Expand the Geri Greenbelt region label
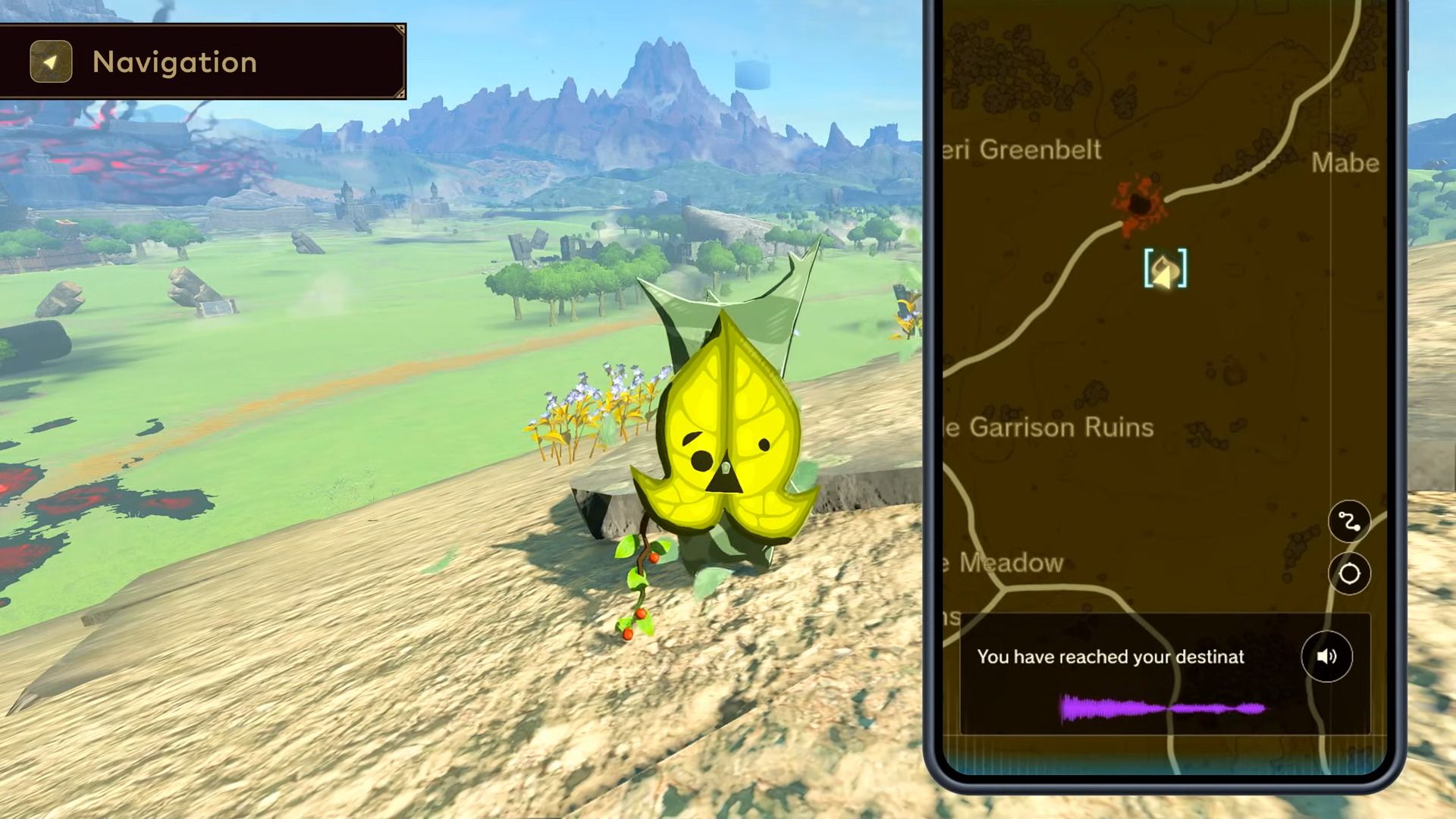Viewport: 1456px width, 819px height. (x=1020, y=150)
